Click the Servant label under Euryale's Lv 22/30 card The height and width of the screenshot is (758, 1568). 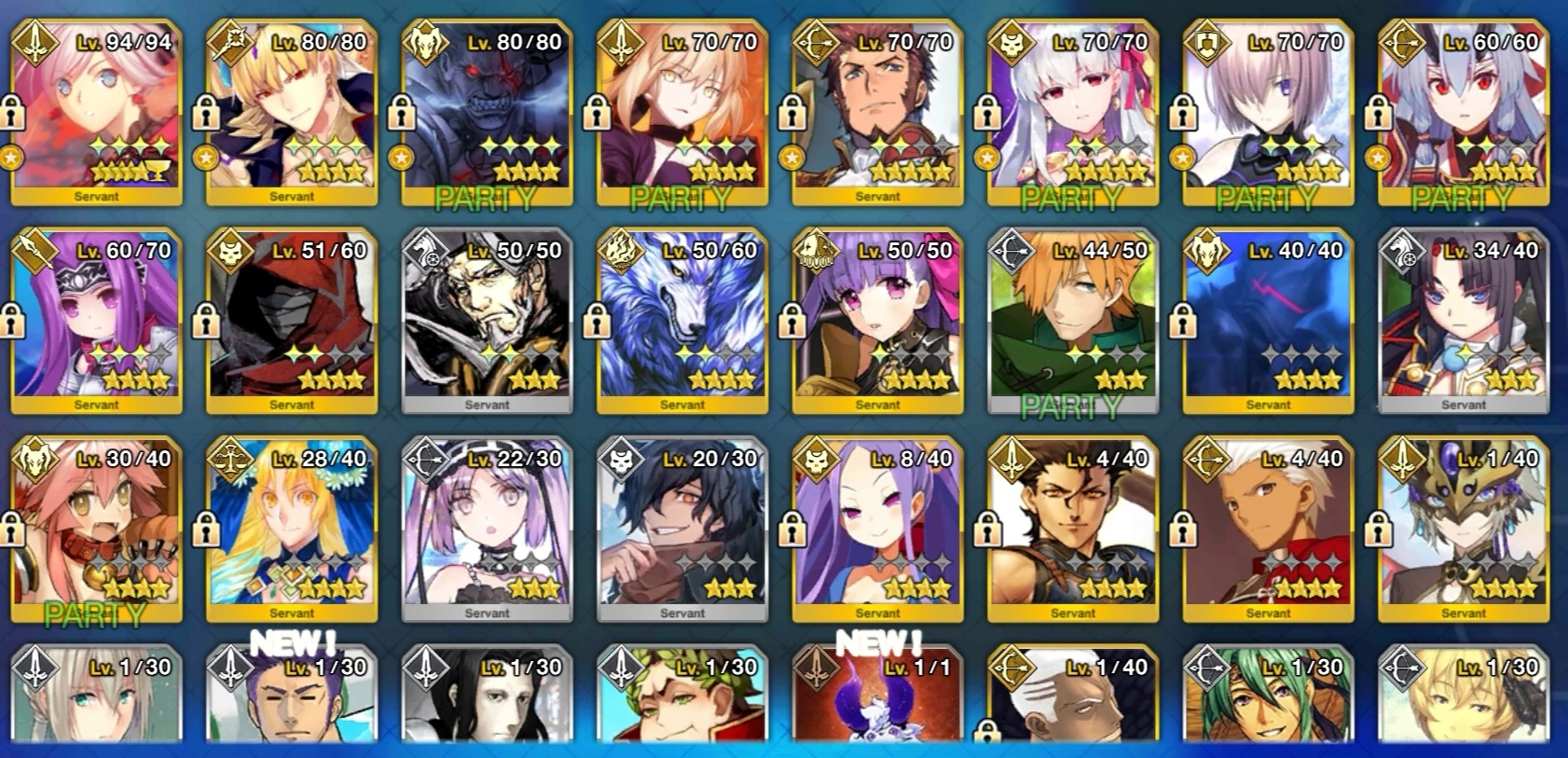pos(488,613)
